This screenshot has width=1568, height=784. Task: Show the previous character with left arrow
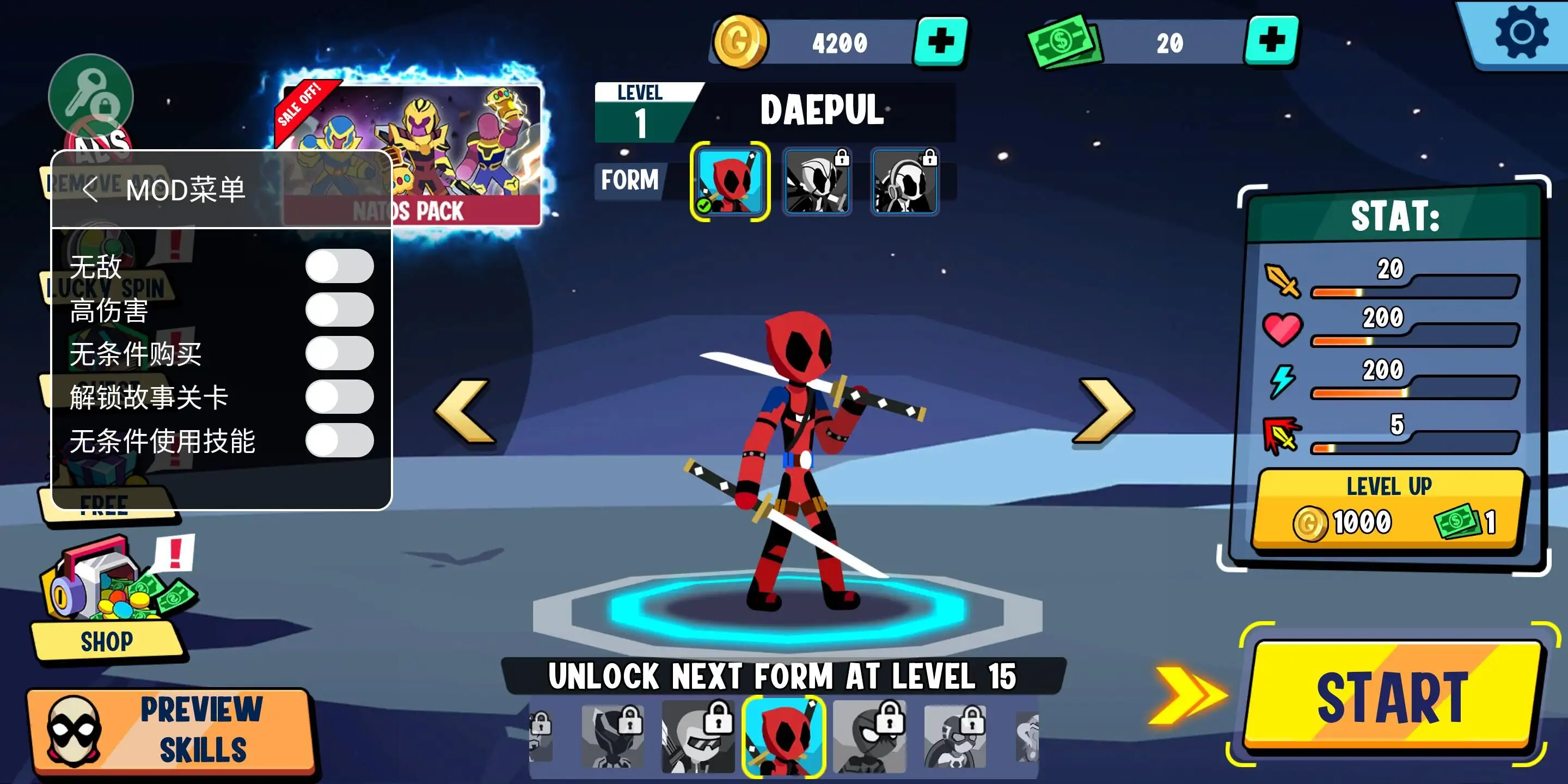465,412
